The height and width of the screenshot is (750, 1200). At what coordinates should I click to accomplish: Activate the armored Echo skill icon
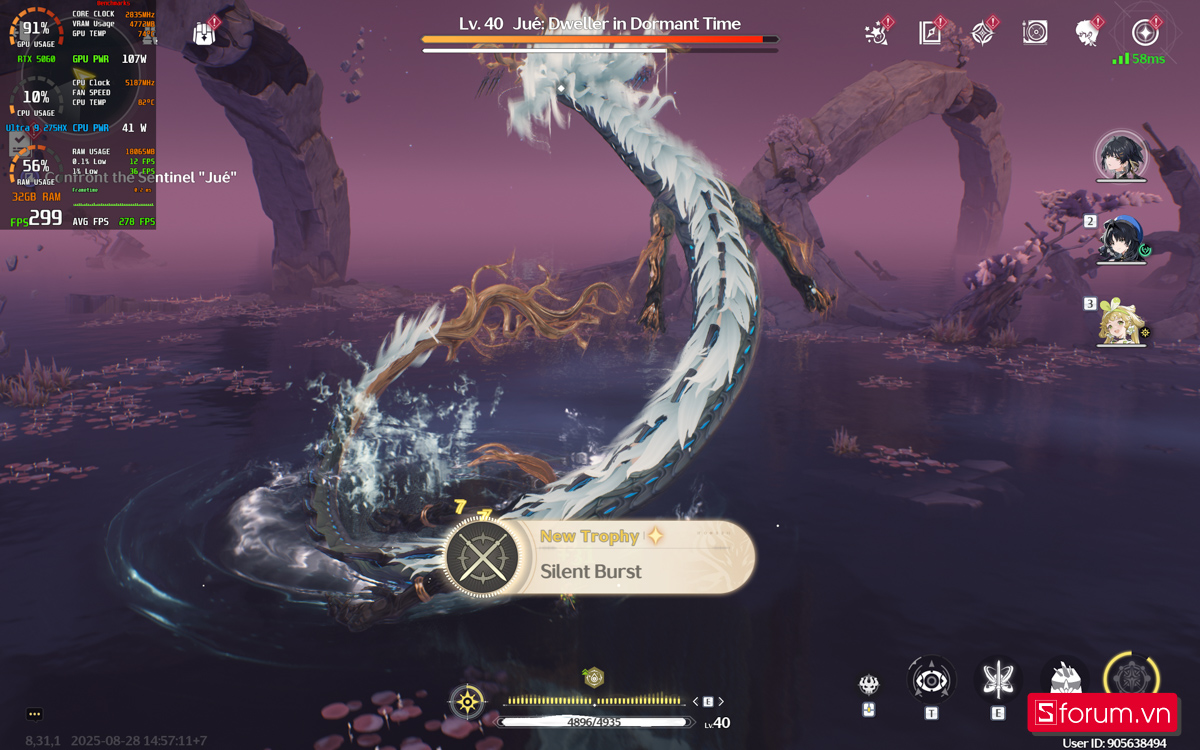tap(1064, 678)
